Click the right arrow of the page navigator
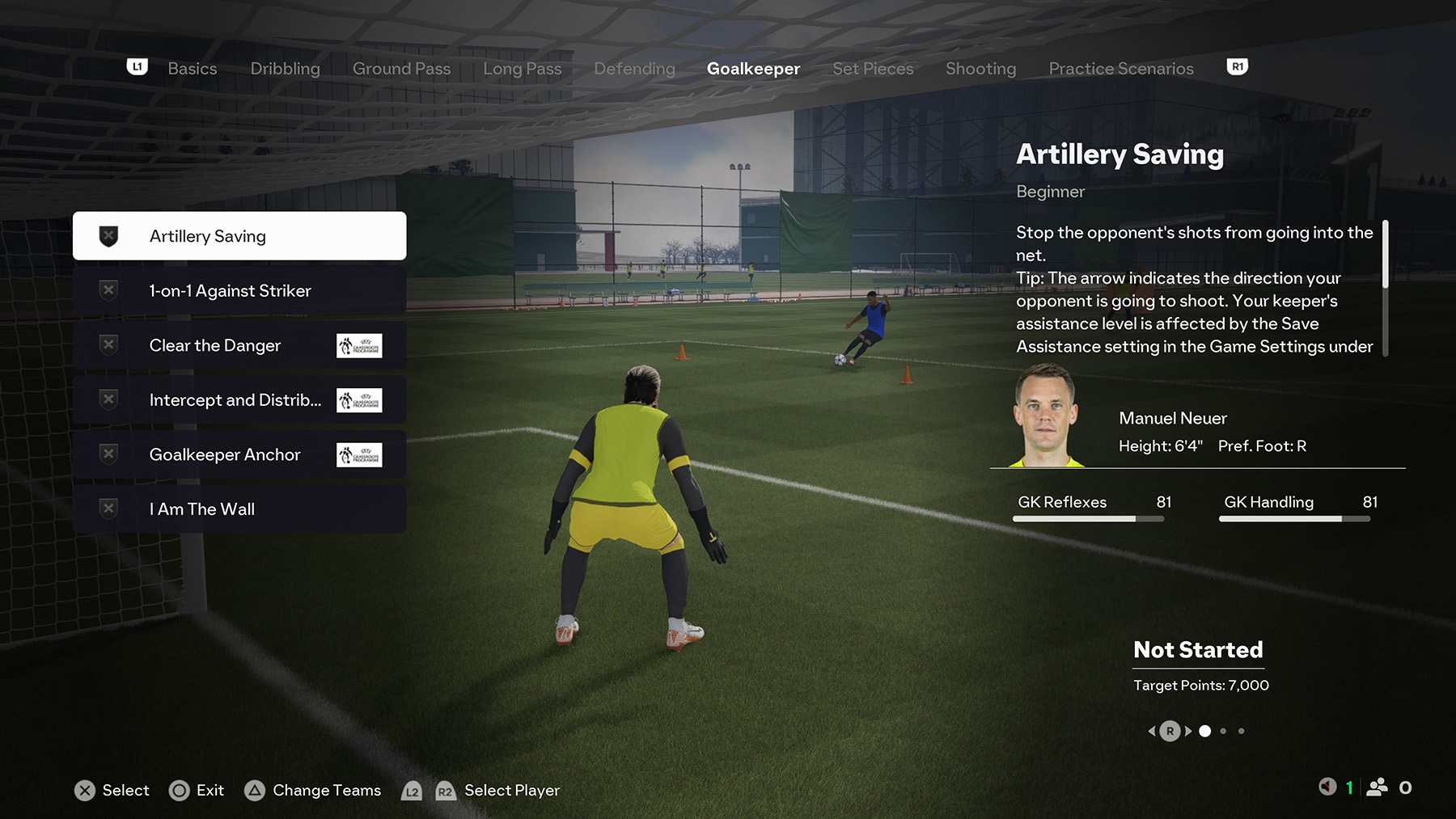The width and height of the screenshot is (1456, 819). [x=1187, y=730]
